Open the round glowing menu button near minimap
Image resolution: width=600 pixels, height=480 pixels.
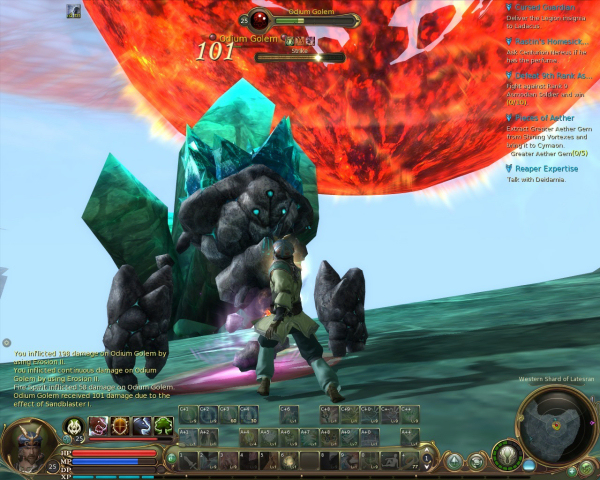tap(507, 455)
